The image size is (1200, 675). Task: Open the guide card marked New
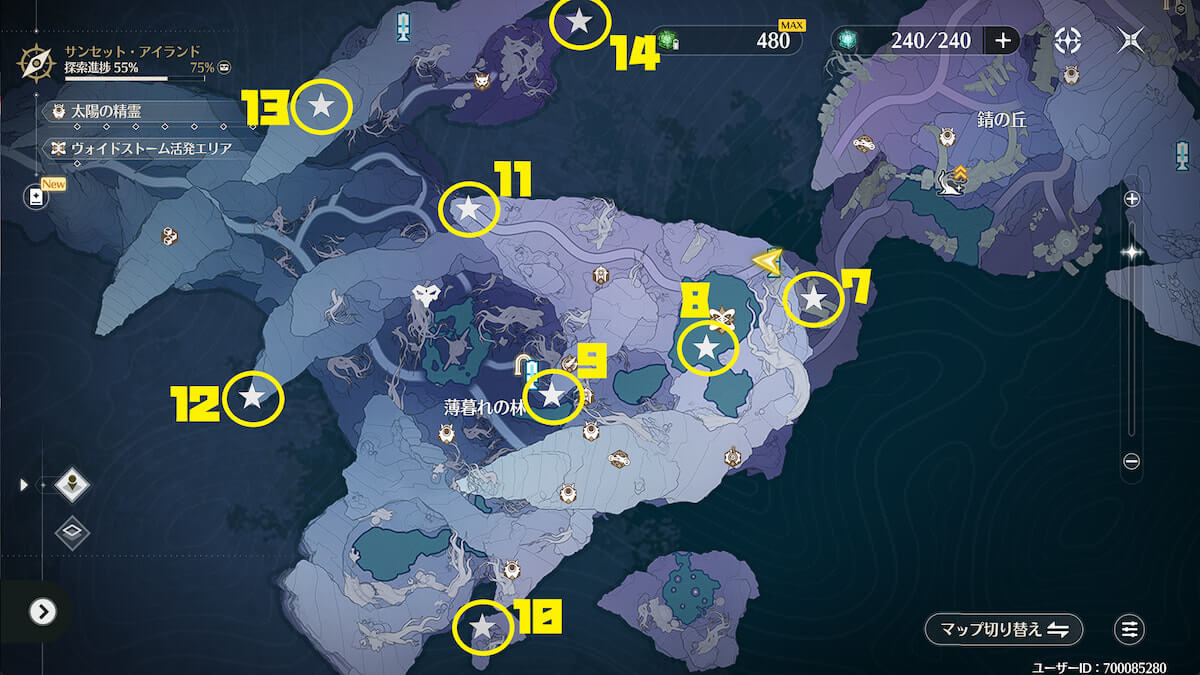[37, 196]
